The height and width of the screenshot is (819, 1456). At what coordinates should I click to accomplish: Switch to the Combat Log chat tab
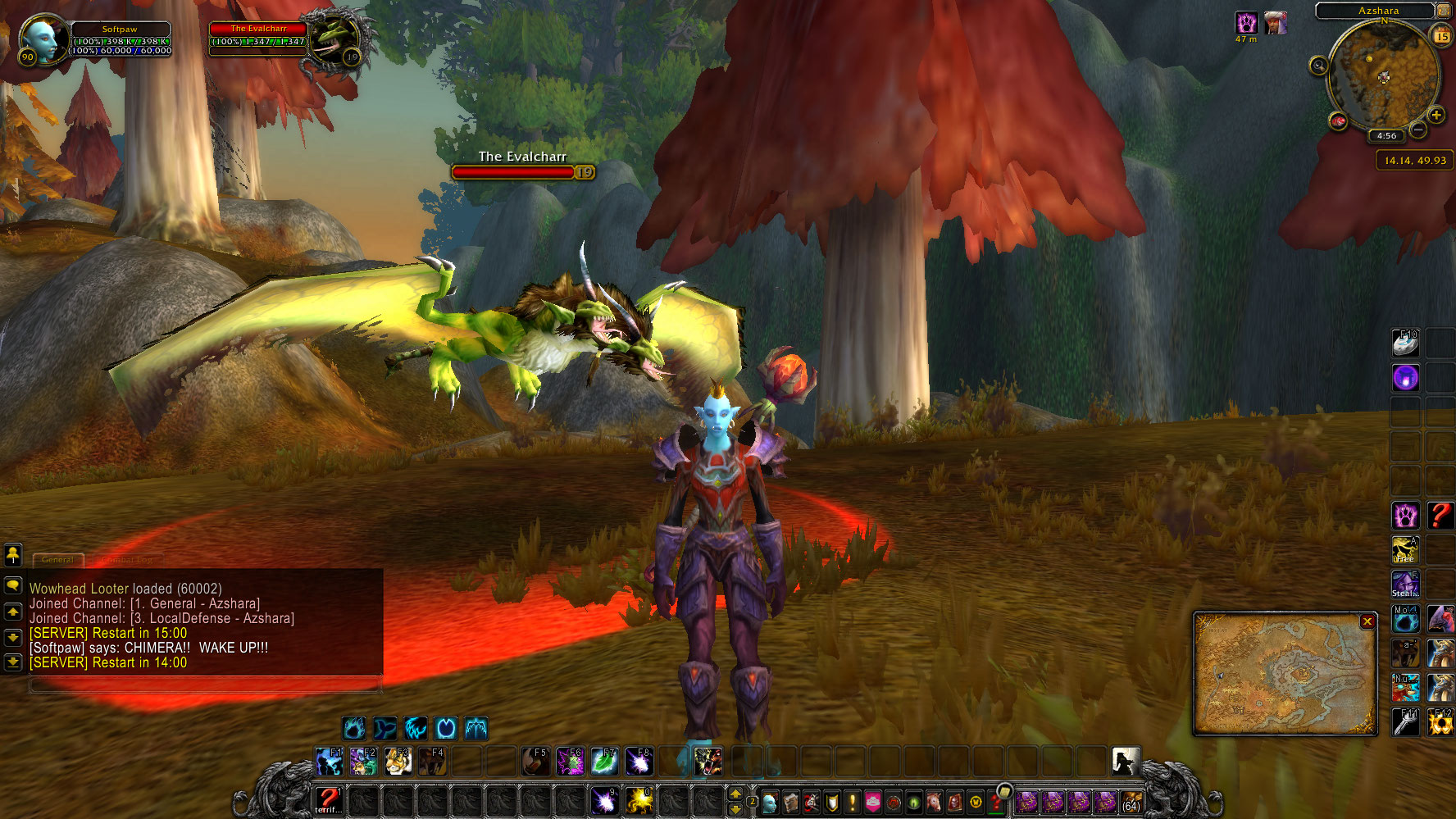point(127,559)
